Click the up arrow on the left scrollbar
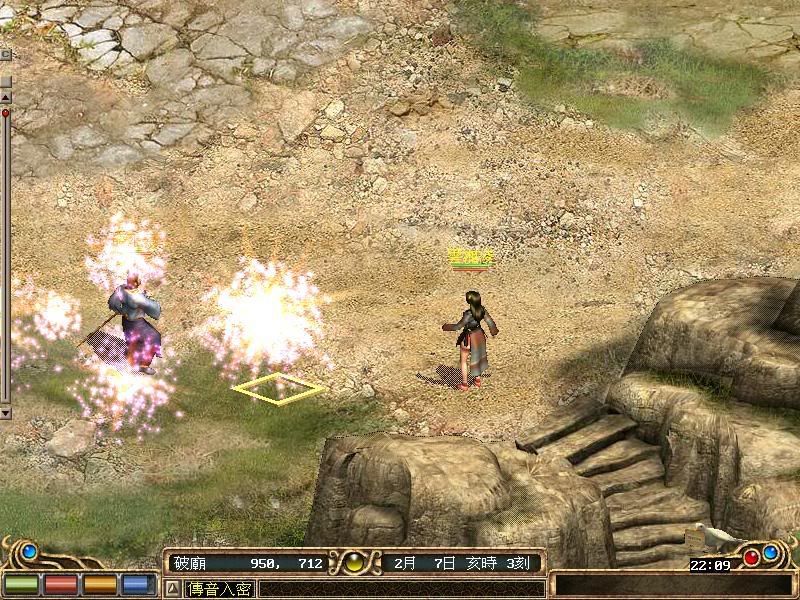 point(5,97)
